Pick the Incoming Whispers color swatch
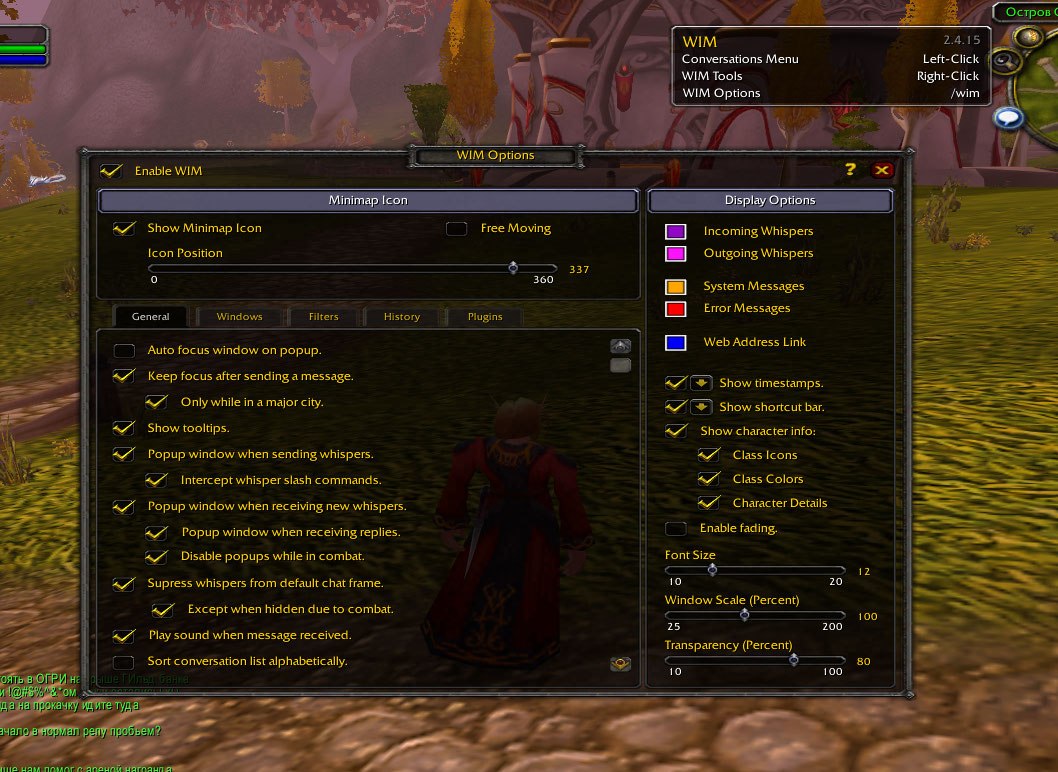The width and height of the screenshot is (1058, 772). 676,232
